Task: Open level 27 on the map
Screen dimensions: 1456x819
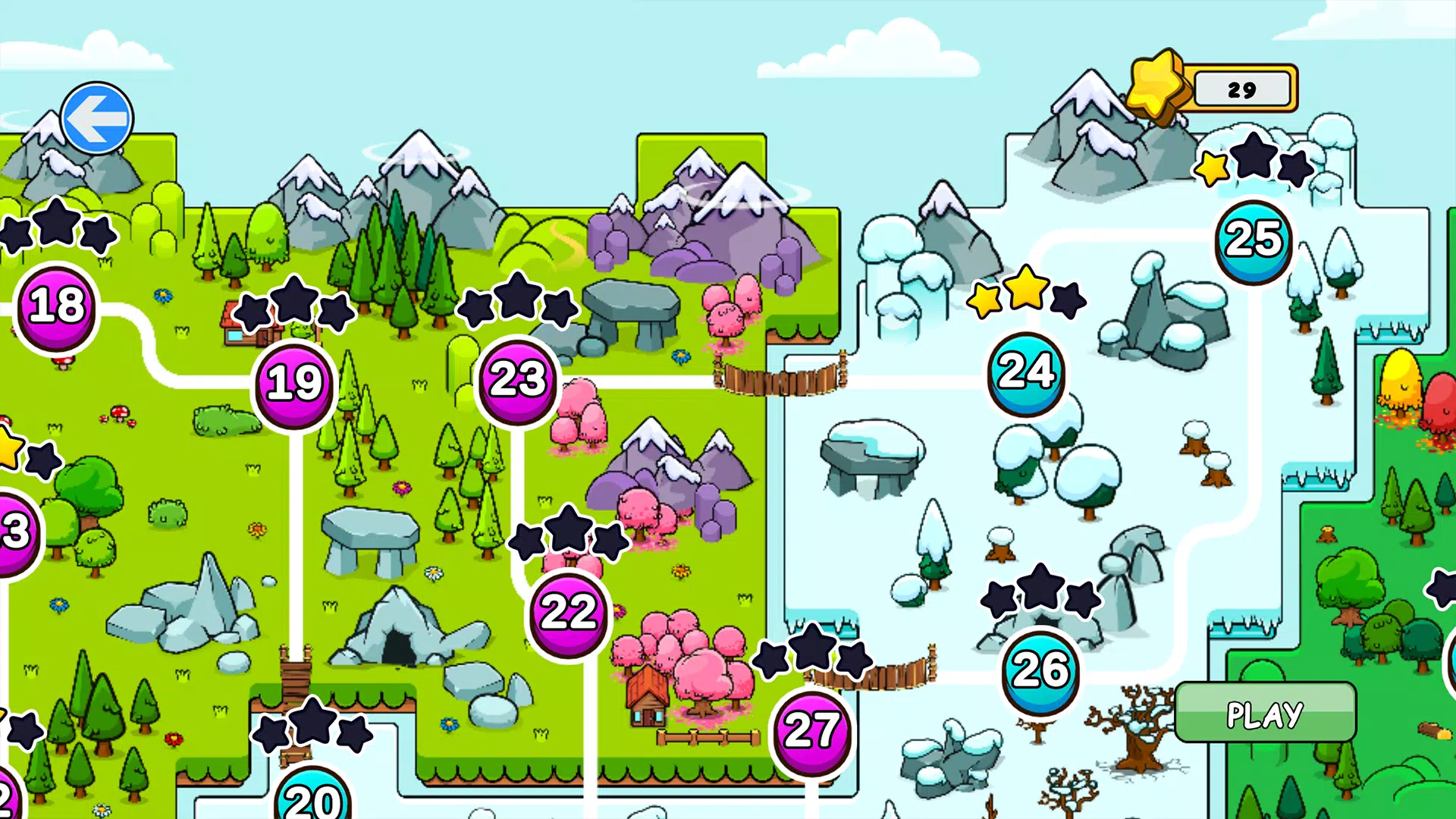Action: coord(811,731)
